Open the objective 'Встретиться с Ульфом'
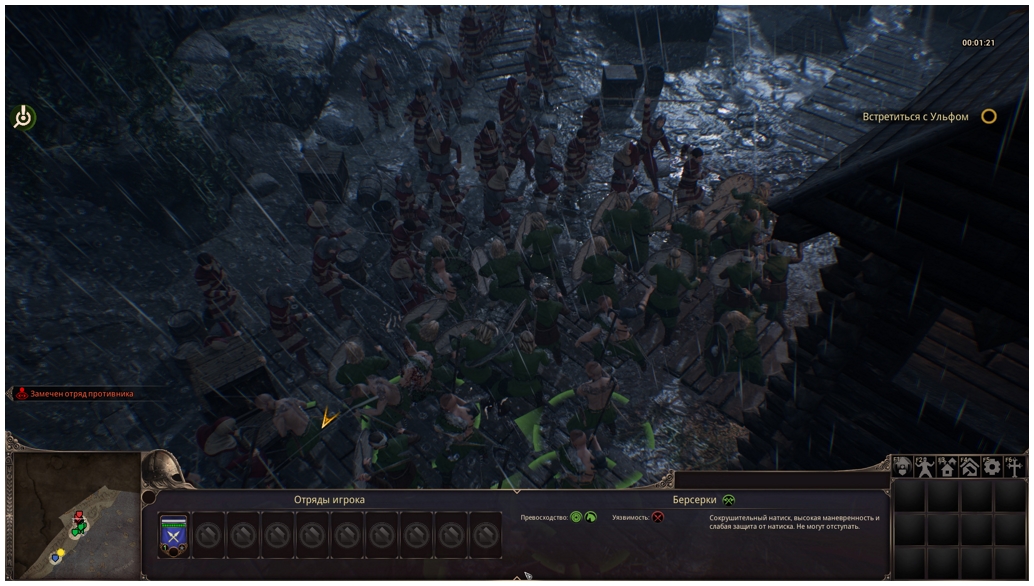This screenshot has width=1034, height=586. pyautogui.click(x=988, y=116)
